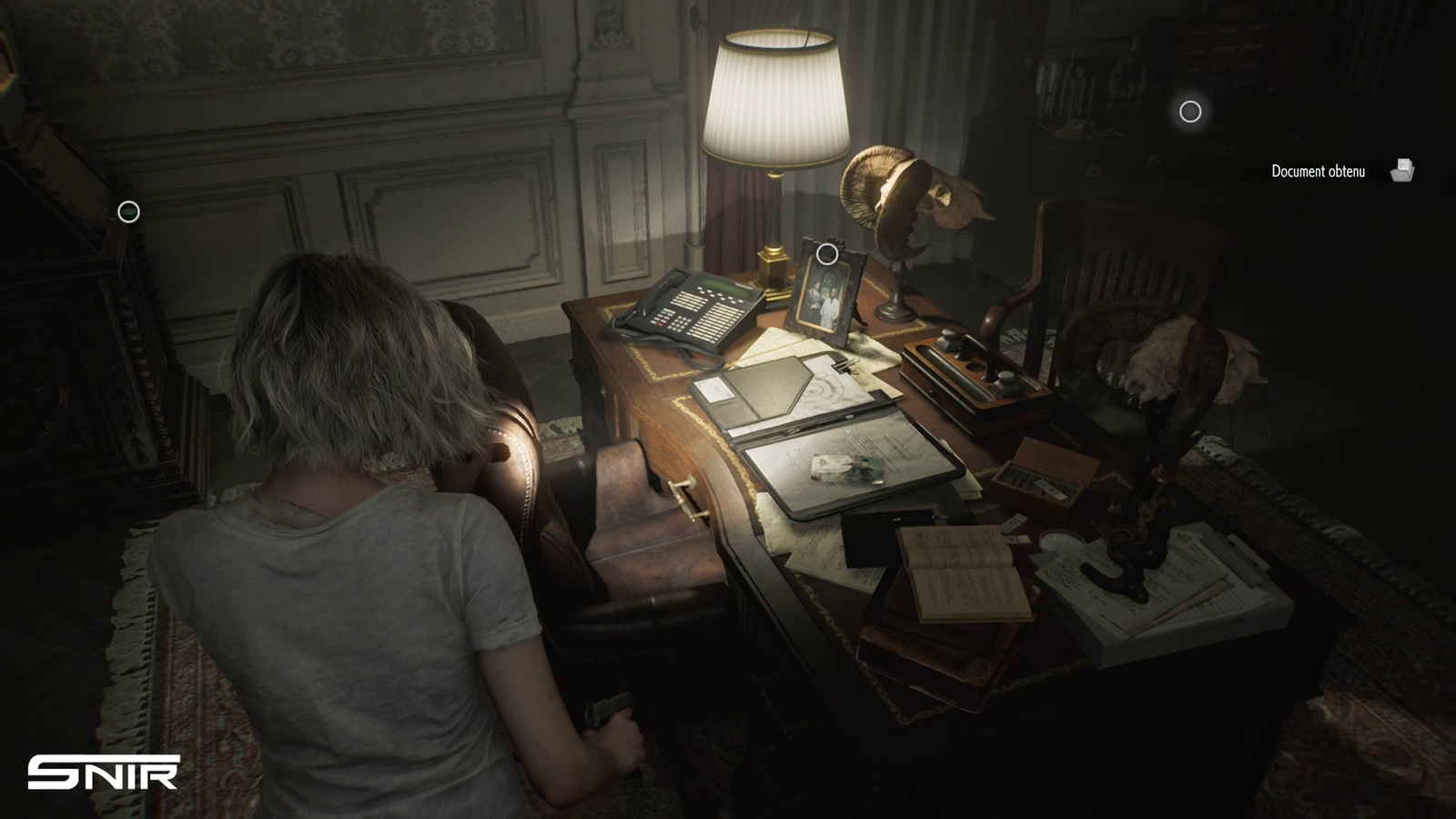Image resolution: width=1456 pixels, height=819 pixels.
Task: Open the "Document obtenu" file icon
Action: [1402, 170]
